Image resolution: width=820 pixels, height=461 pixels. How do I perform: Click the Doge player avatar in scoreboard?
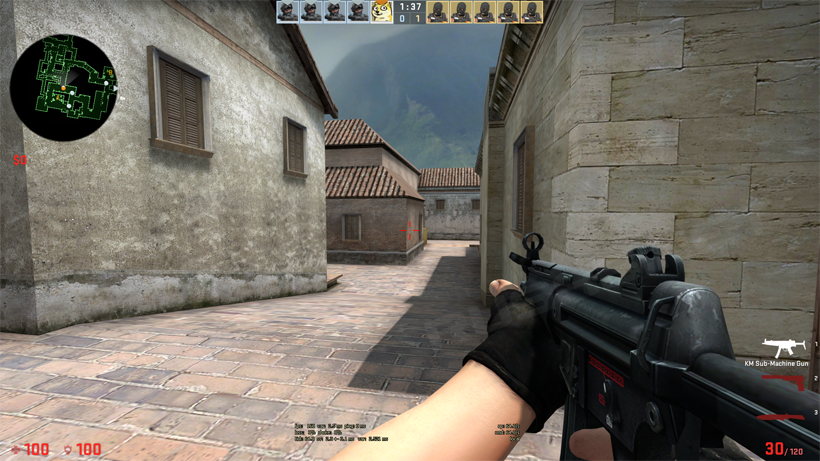pos(382,12)
